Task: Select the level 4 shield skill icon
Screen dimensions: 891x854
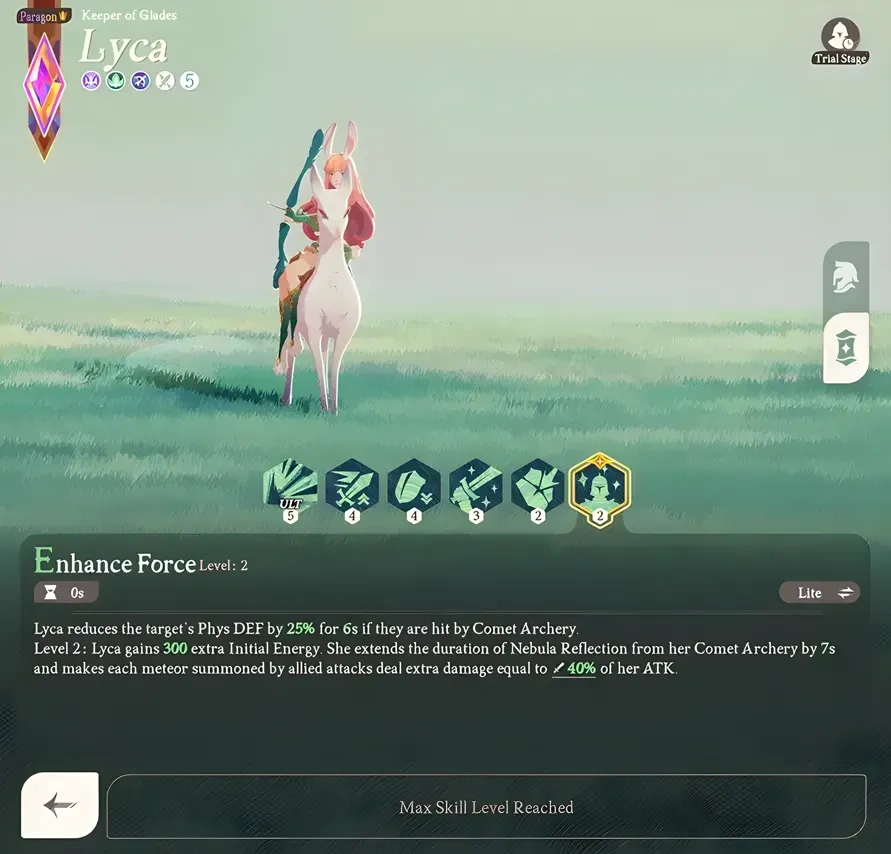Action: (414, 487)
